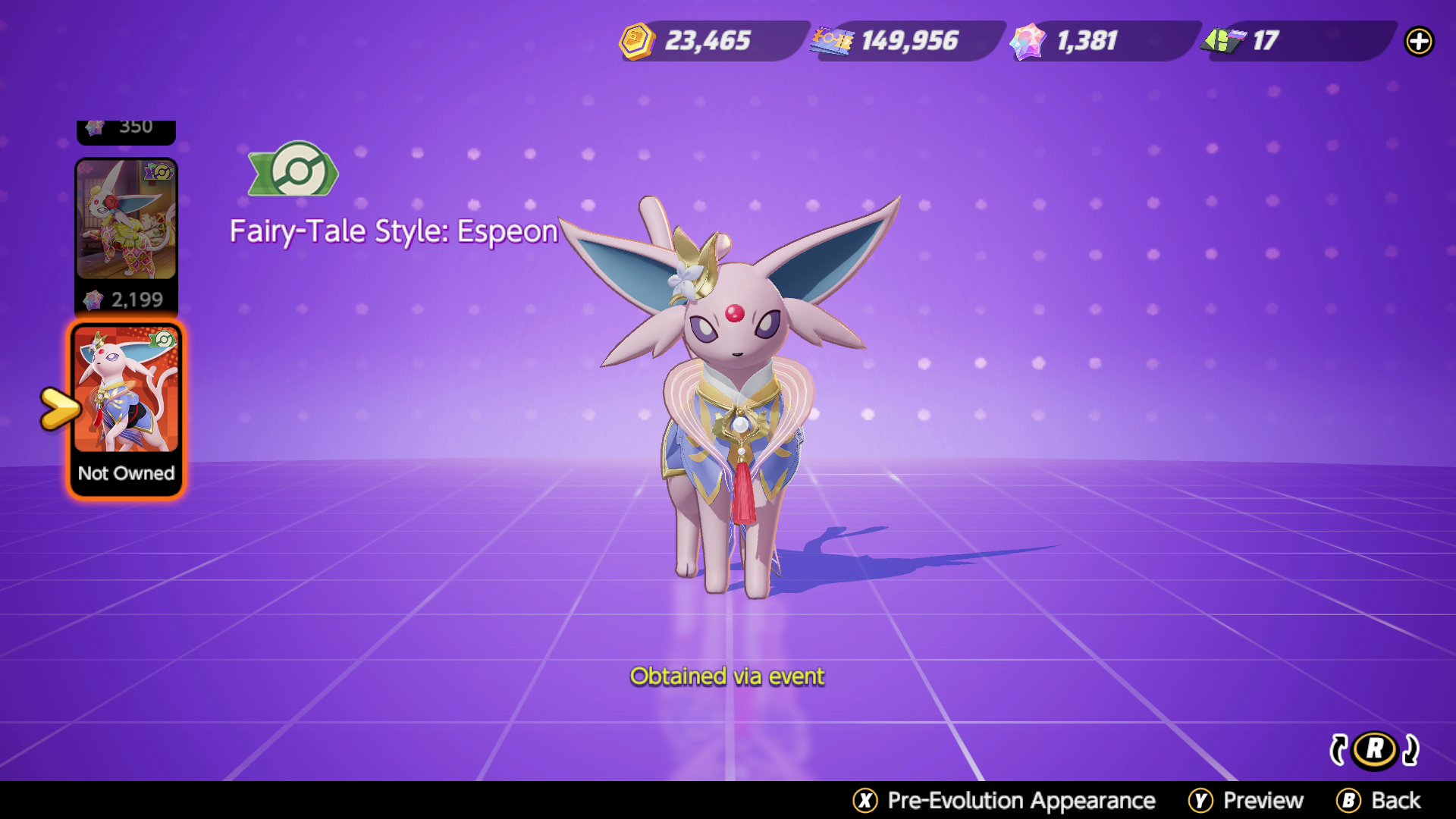Open the holowear Preview

[1245, 800]
